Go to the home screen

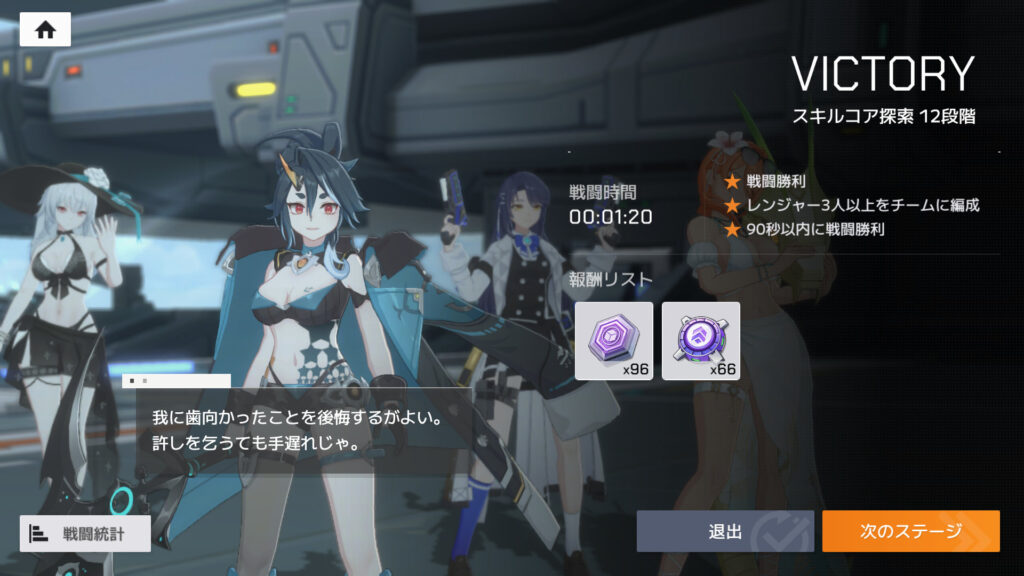45,29
